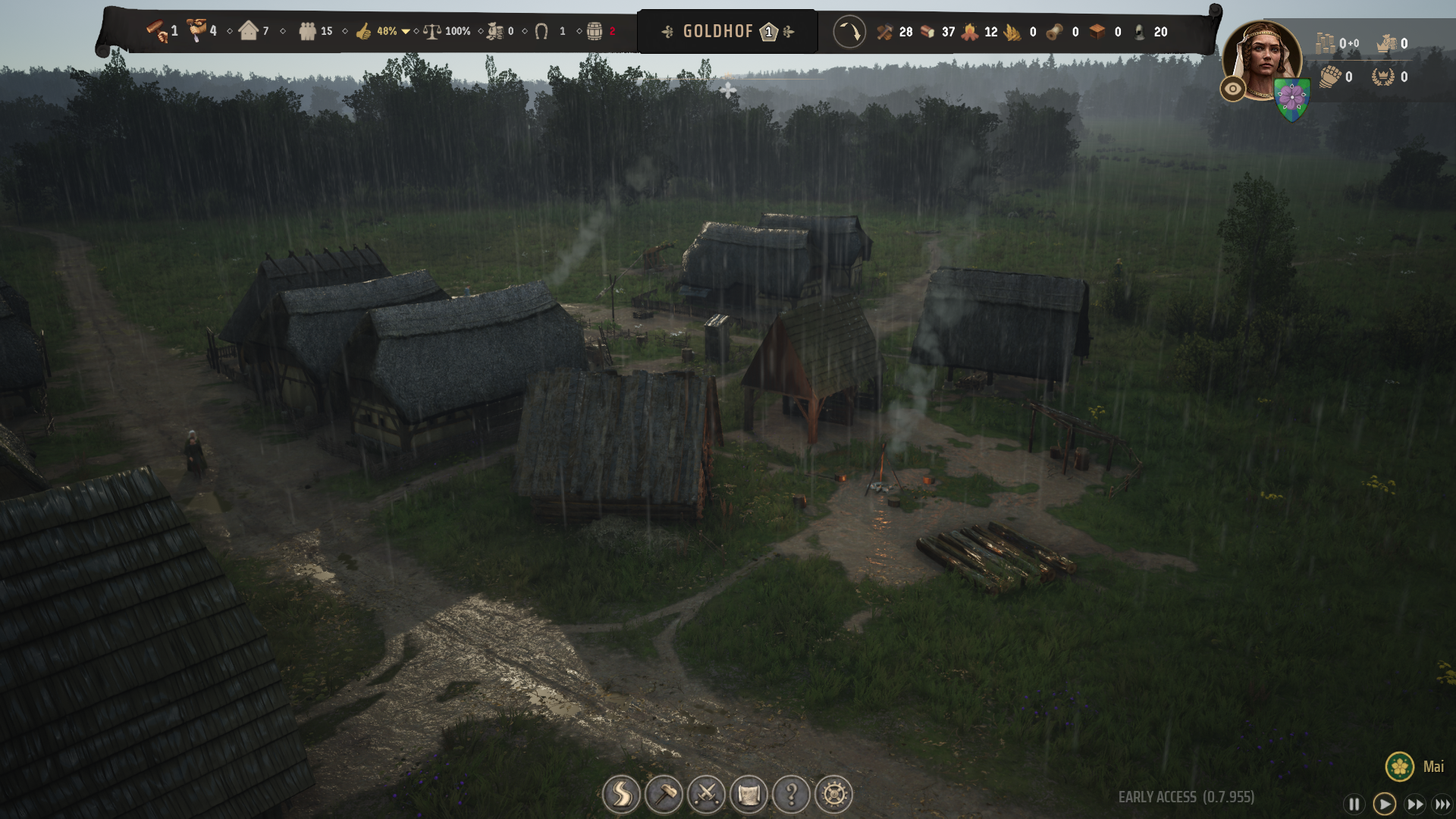Screen dimensions: 1456x819
Task: Pause the game
Action: tap(1354, 804)
